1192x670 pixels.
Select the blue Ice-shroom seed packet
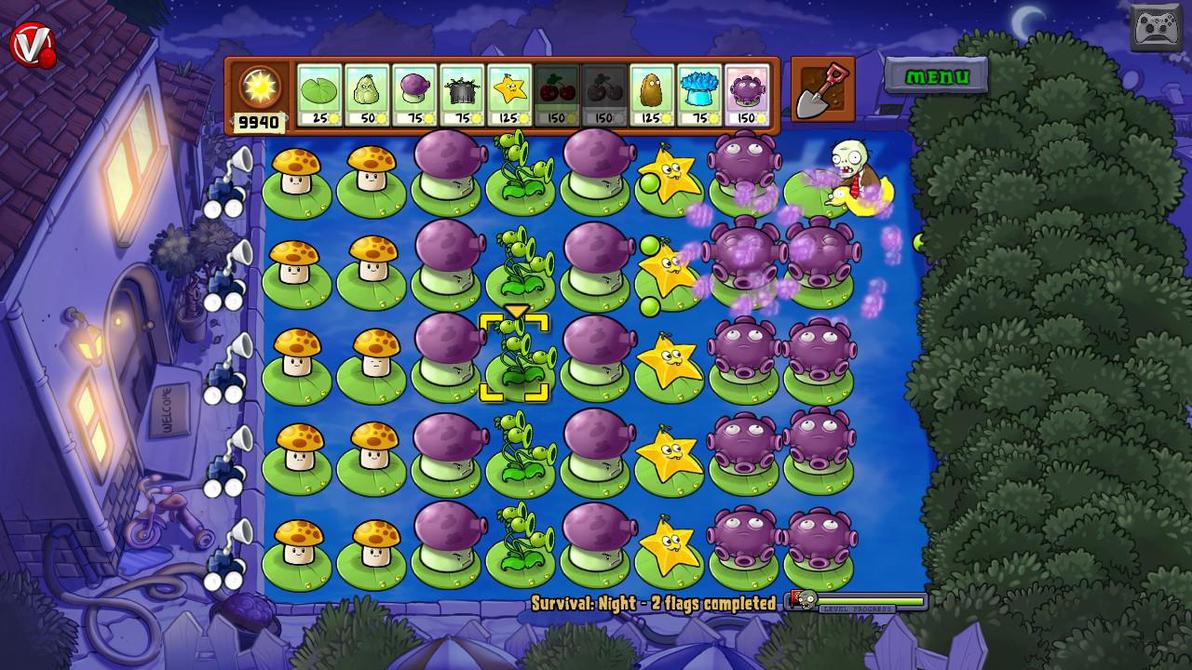[x=699, y=95]
